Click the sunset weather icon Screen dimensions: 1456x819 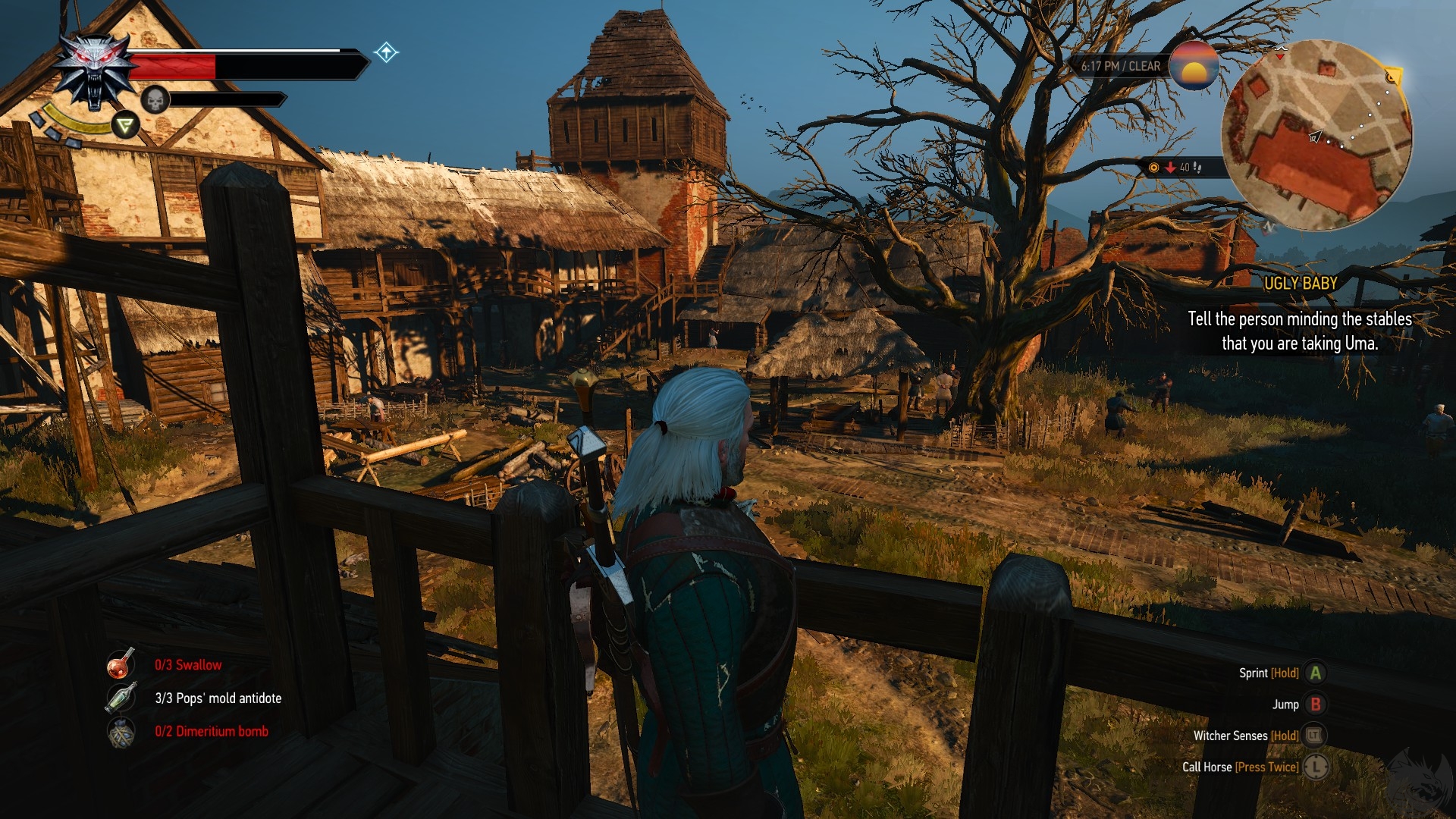click(1194, 66)
